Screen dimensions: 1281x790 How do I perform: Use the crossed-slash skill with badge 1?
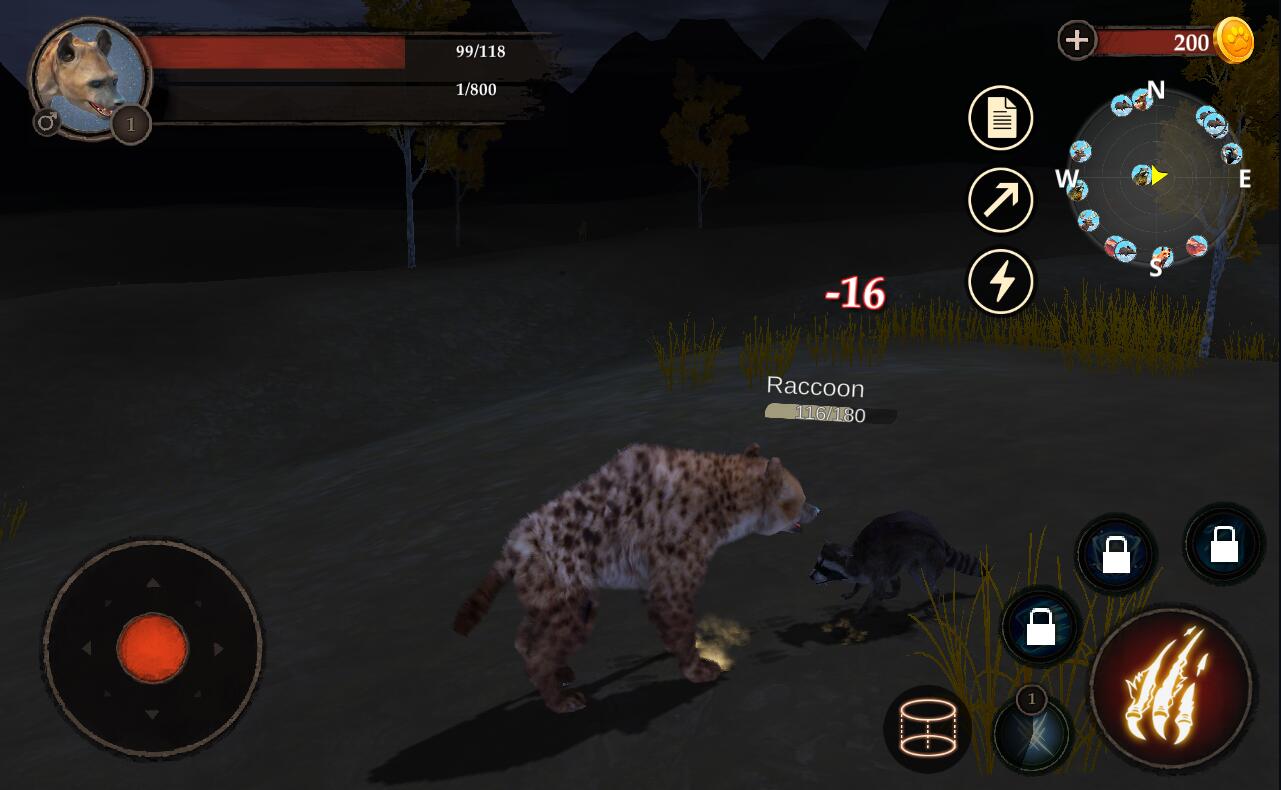coord(1032,734)
